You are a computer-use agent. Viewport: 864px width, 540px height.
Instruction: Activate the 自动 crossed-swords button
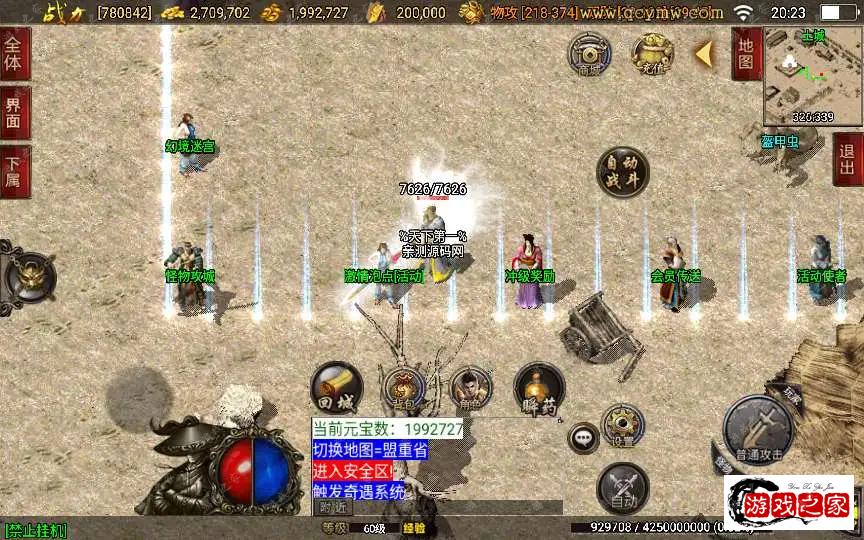point(622,488)
